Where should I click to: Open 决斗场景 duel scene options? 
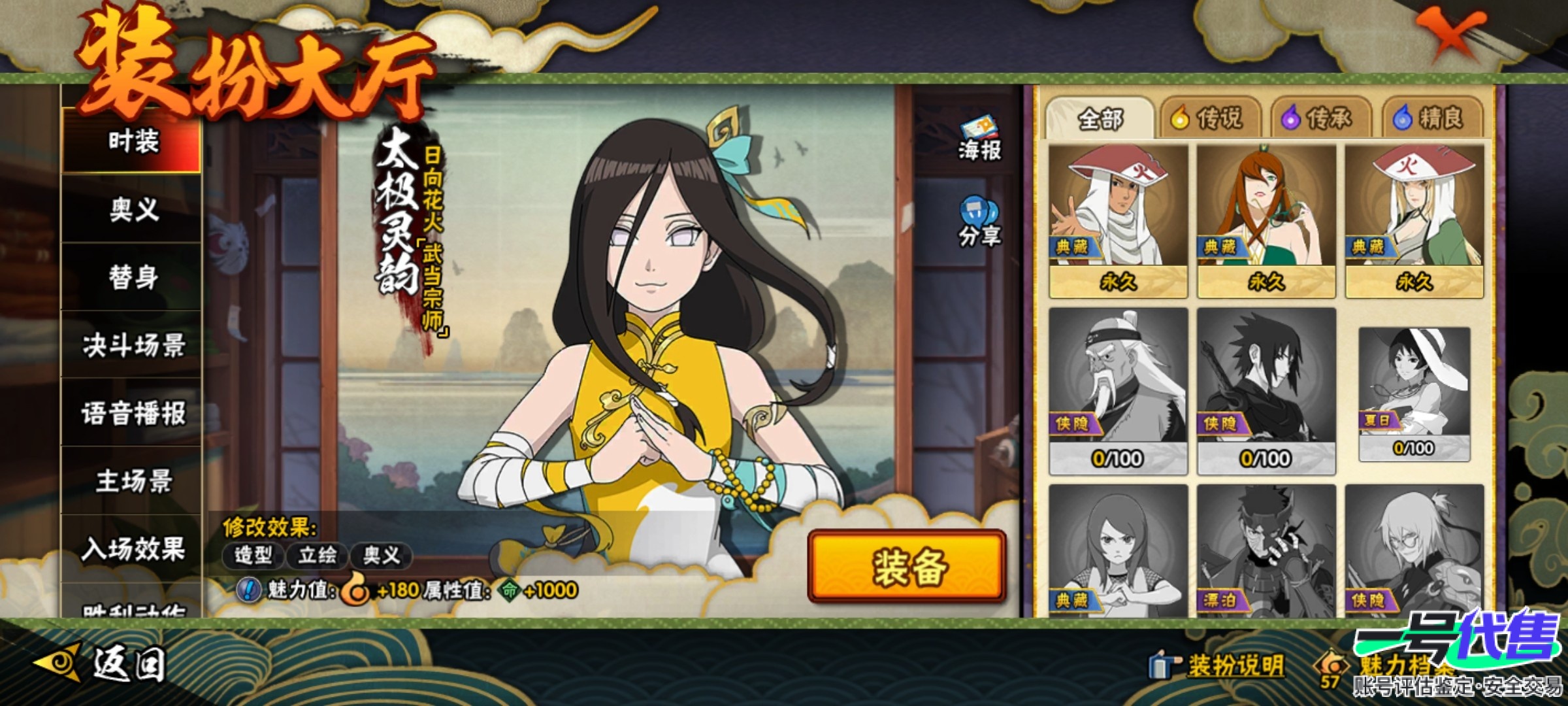(x=133, y=345)
